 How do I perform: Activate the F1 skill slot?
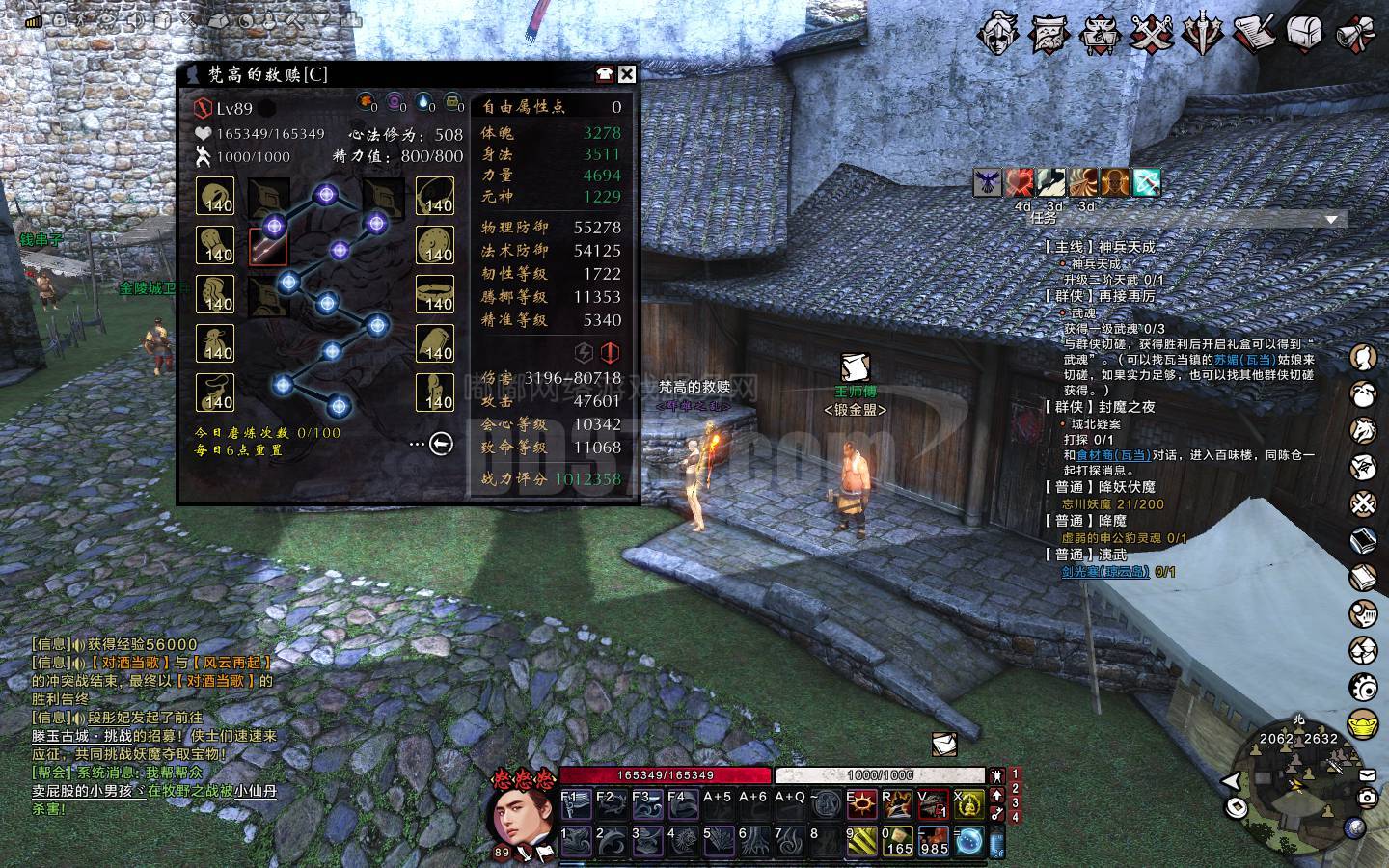pos(576,805)
